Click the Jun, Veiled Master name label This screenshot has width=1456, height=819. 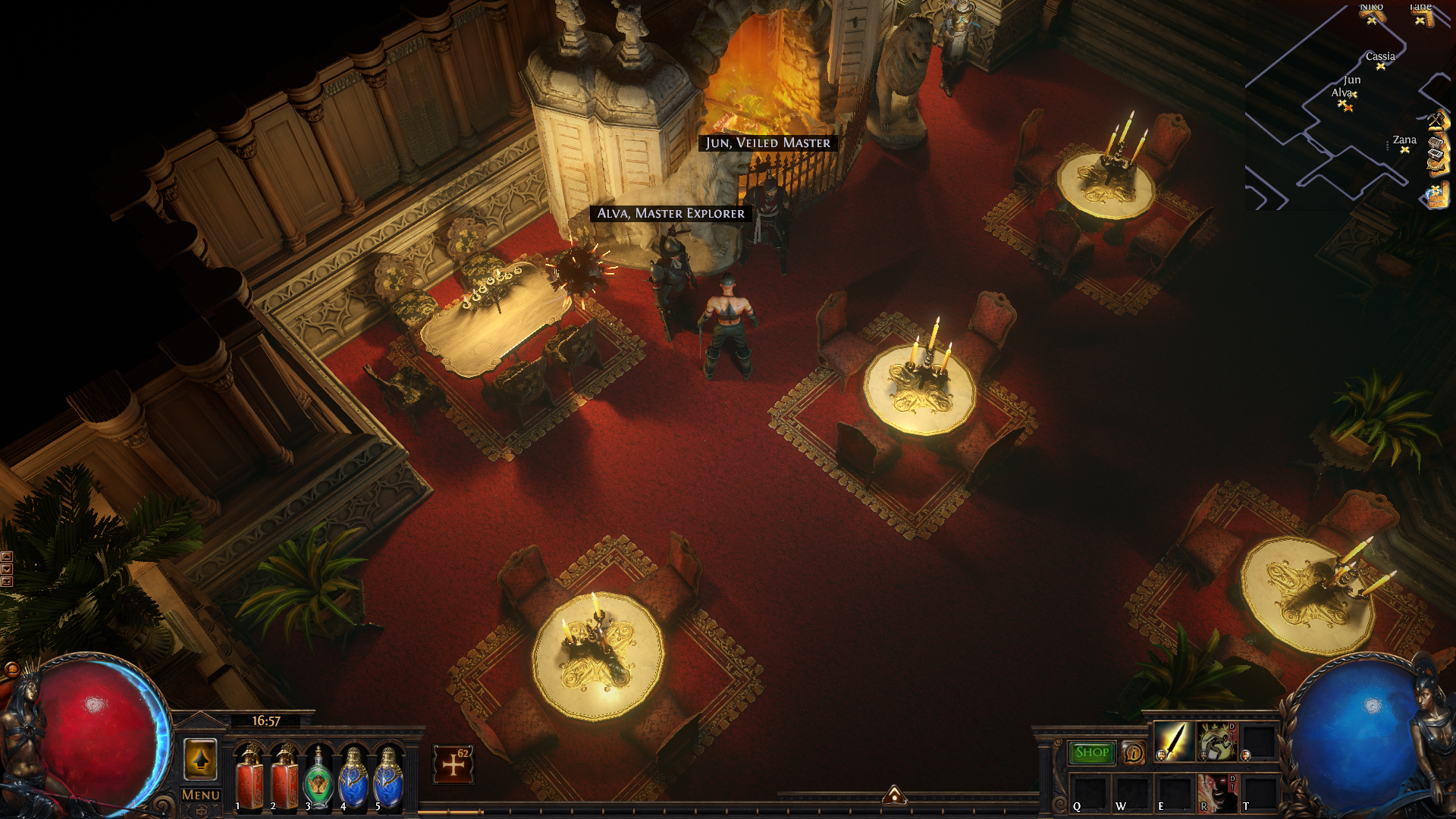click(767, 143)
